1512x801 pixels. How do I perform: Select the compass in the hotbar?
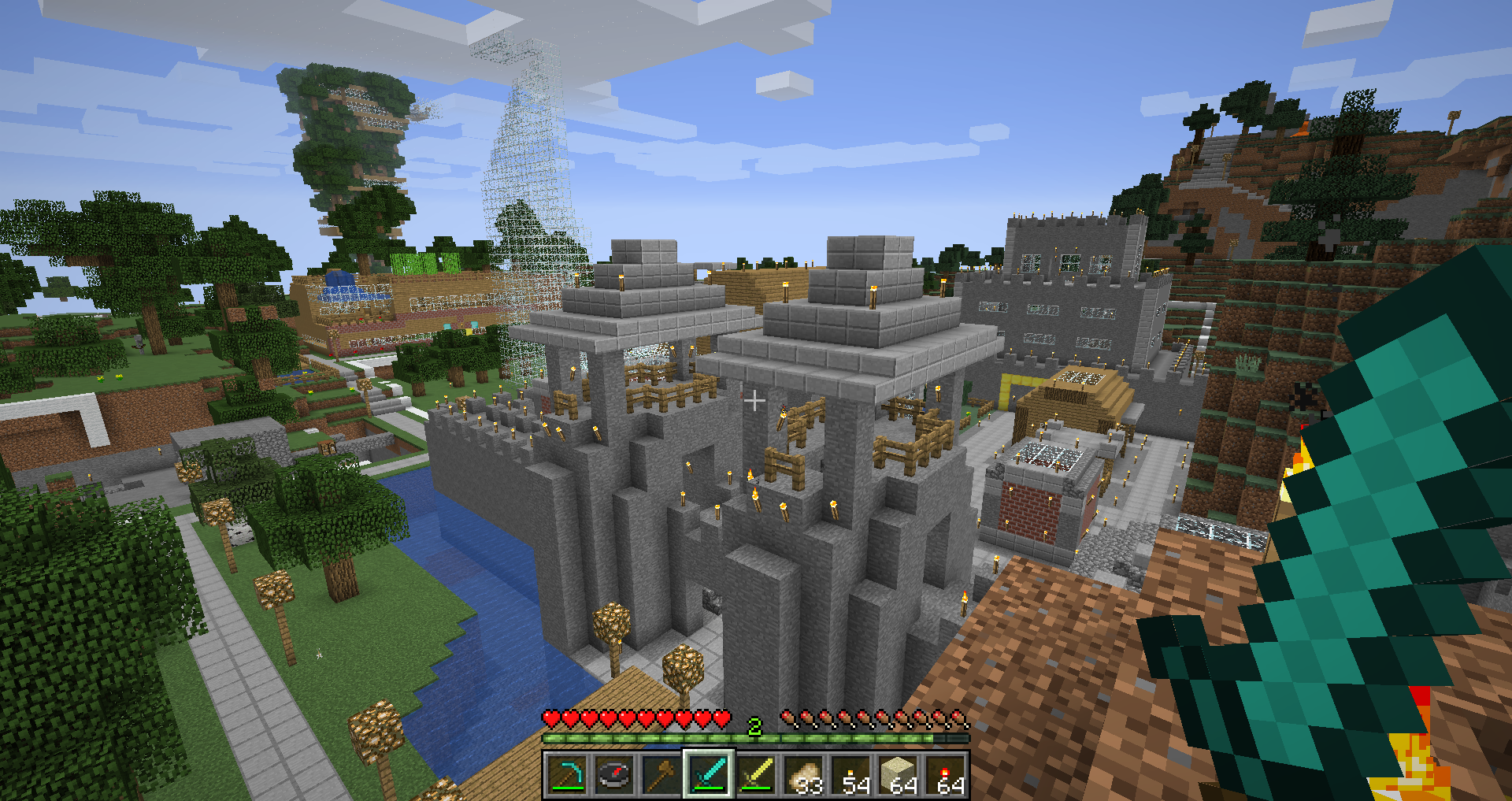614,775
